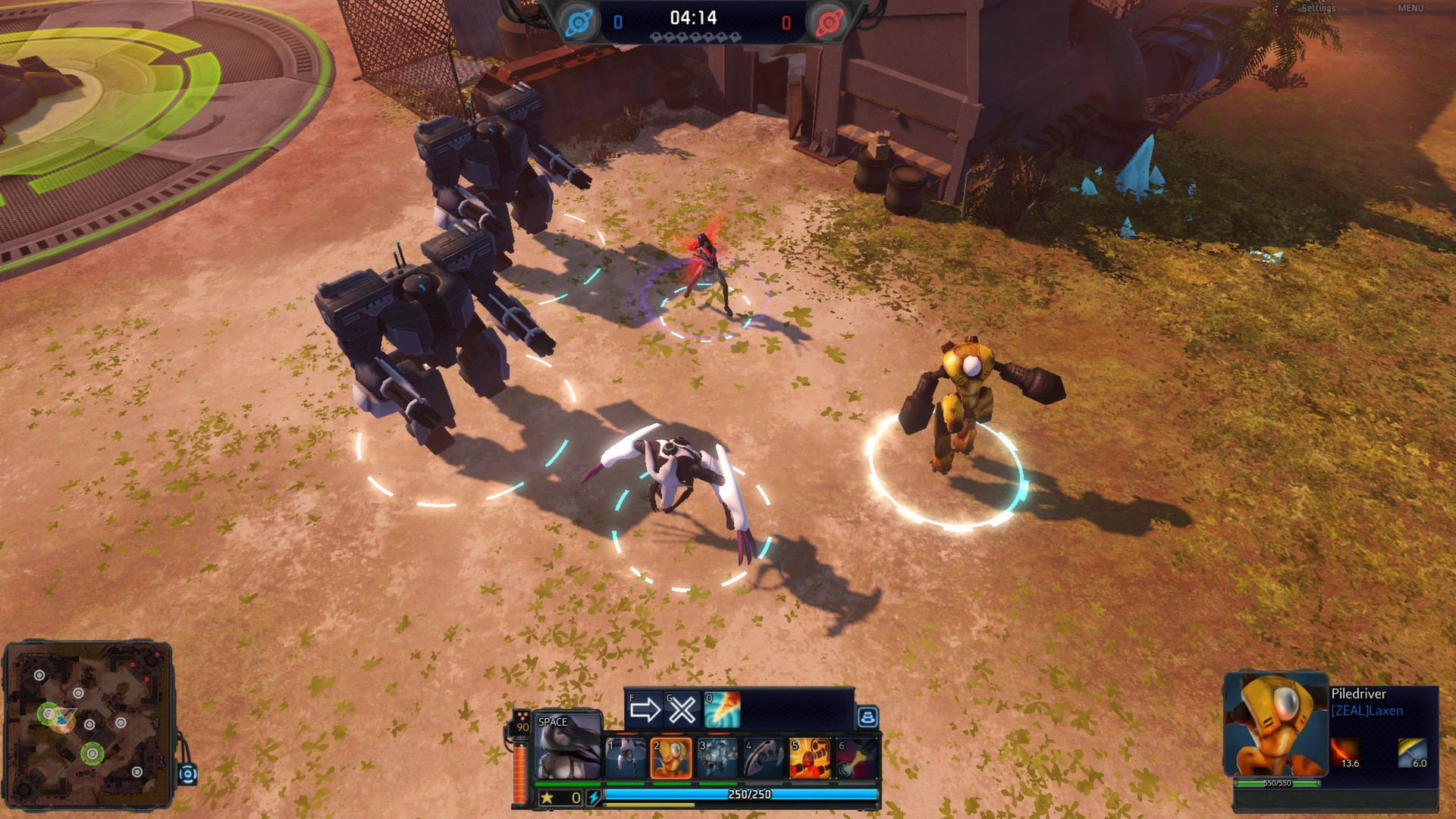This screenshot has width=1456, height=819.
Task: Select the red robot in slot 5
Action: 809,758
